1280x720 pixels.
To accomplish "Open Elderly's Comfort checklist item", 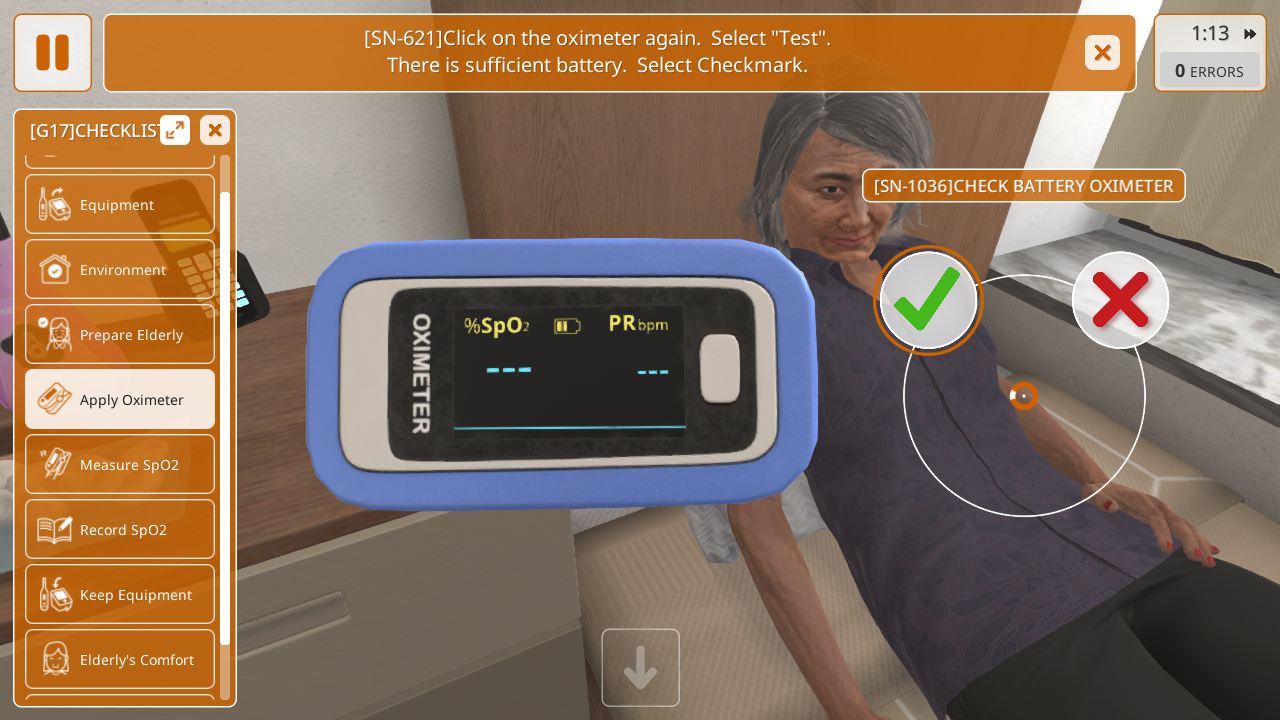I will pos(120,660).
